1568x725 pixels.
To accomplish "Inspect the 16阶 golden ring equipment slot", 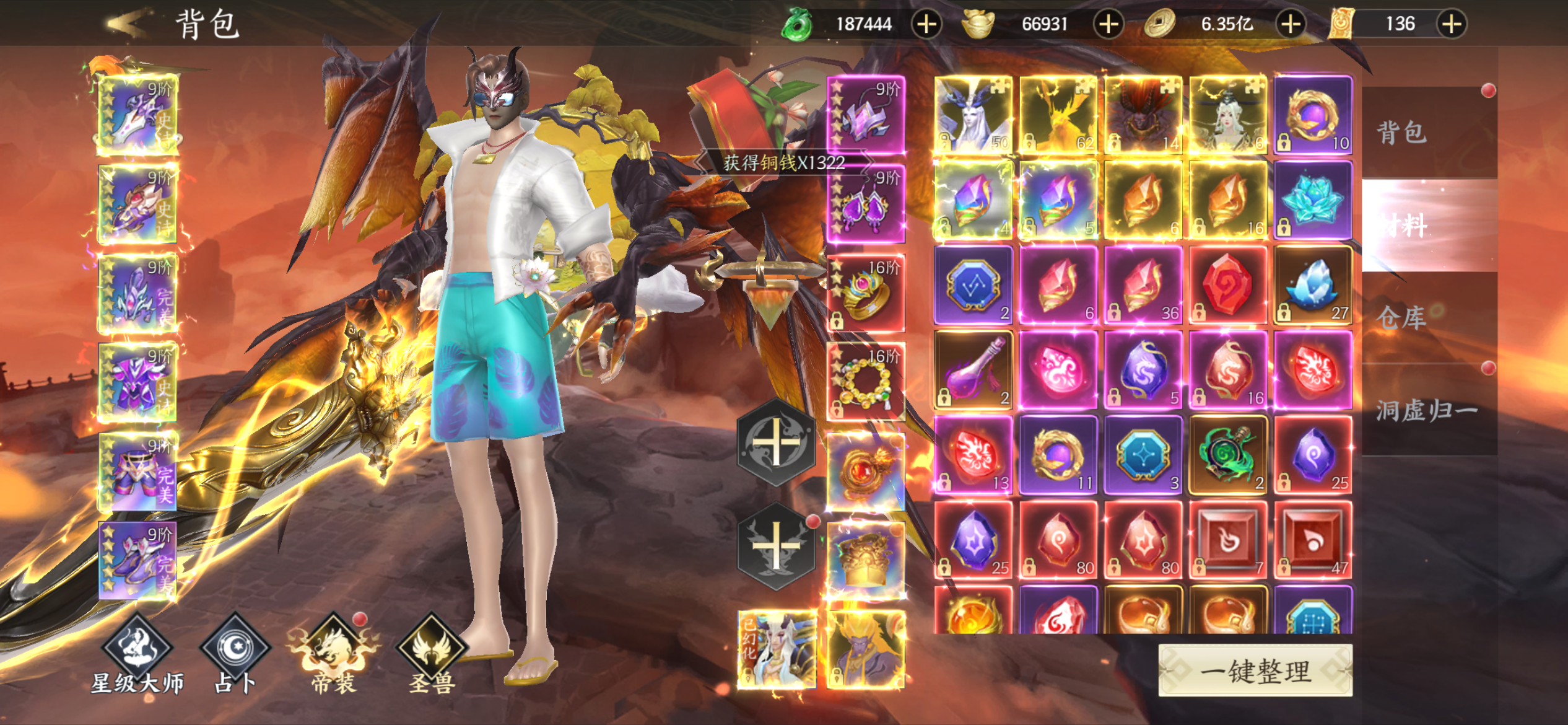I will [x=866, y=293].
